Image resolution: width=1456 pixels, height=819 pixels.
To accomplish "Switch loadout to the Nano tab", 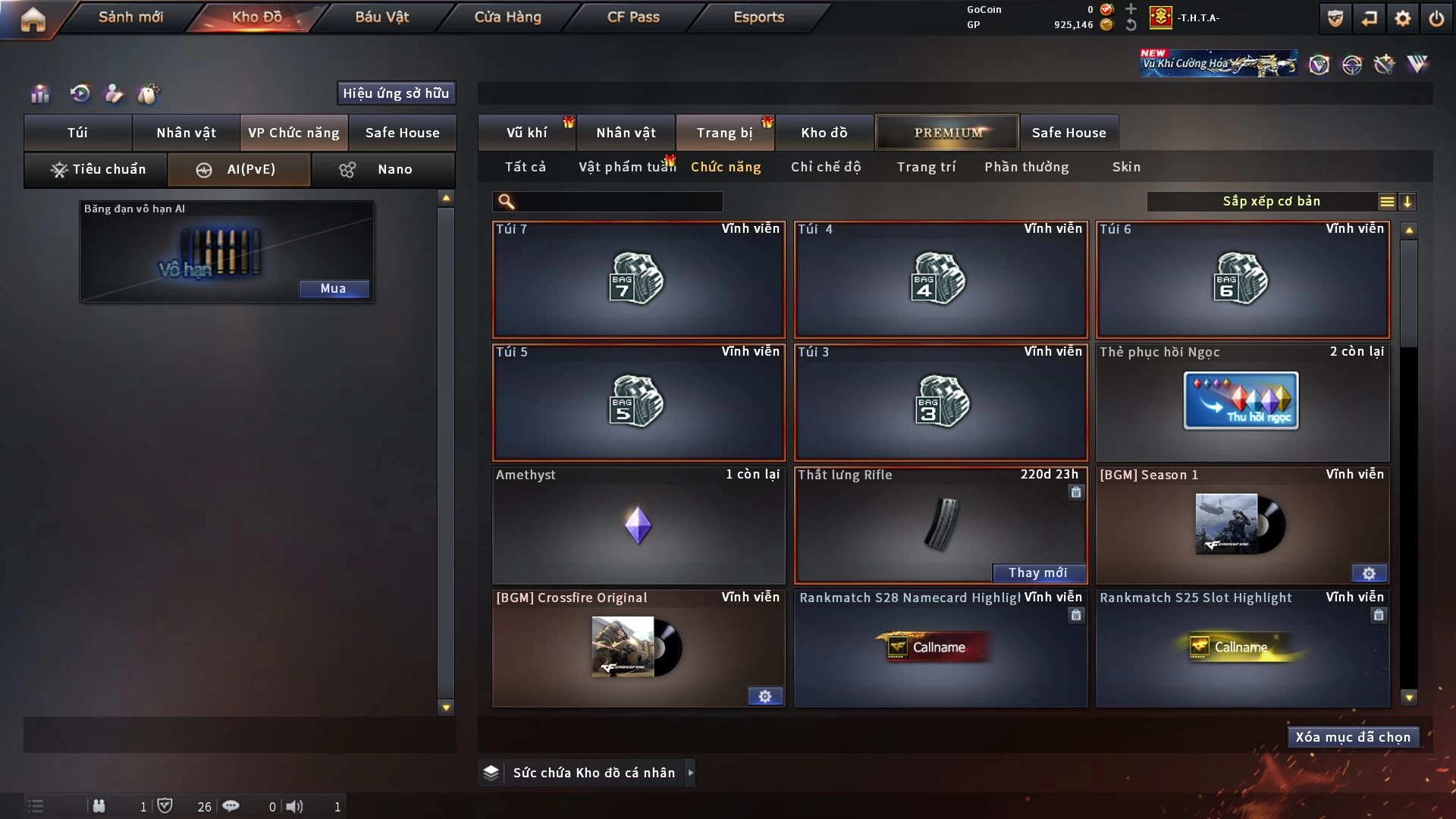I will click(x=384, y=169).
